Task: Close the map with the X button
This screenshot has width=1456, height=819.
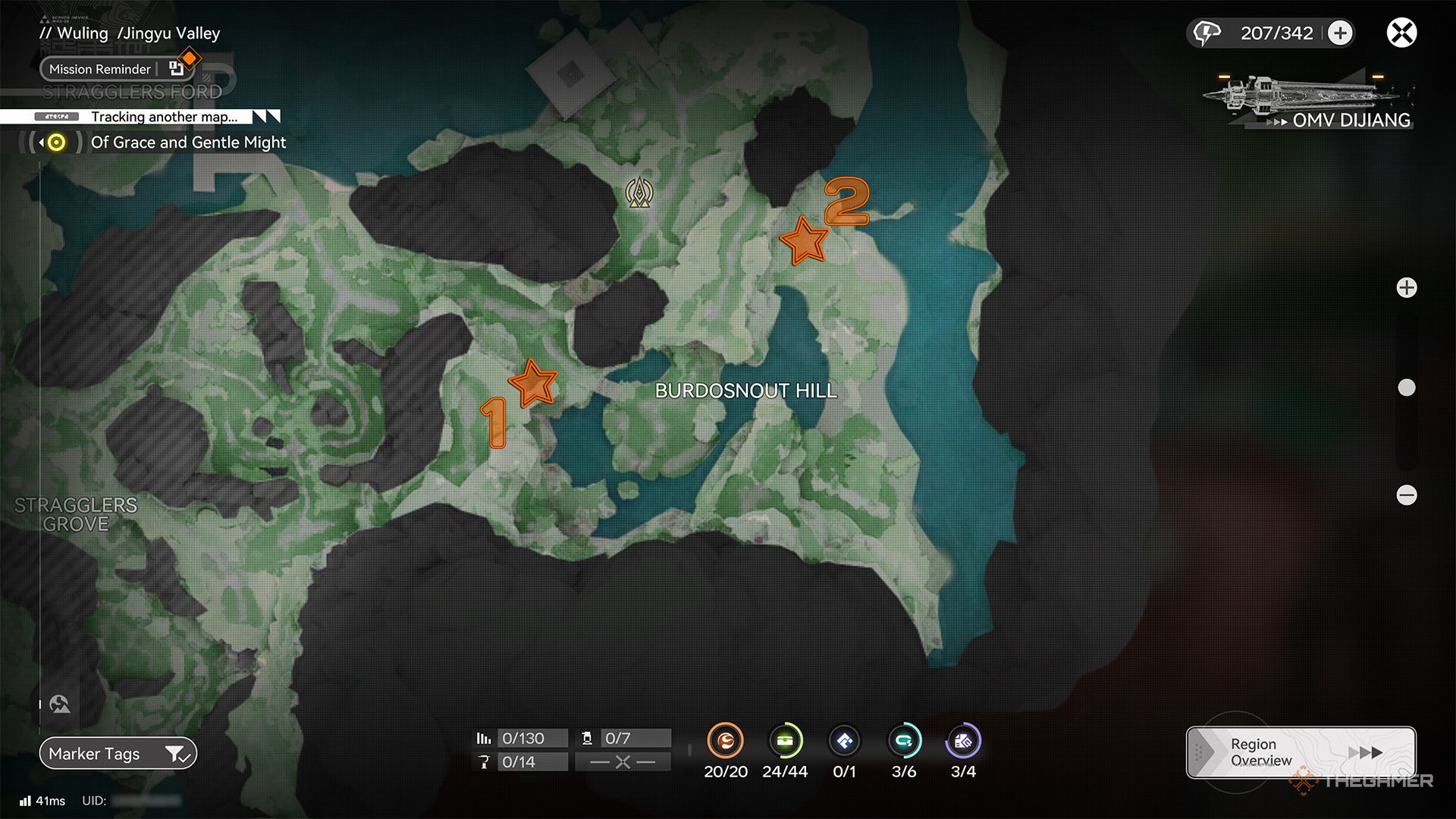Action: click(x=1401, y=33)
